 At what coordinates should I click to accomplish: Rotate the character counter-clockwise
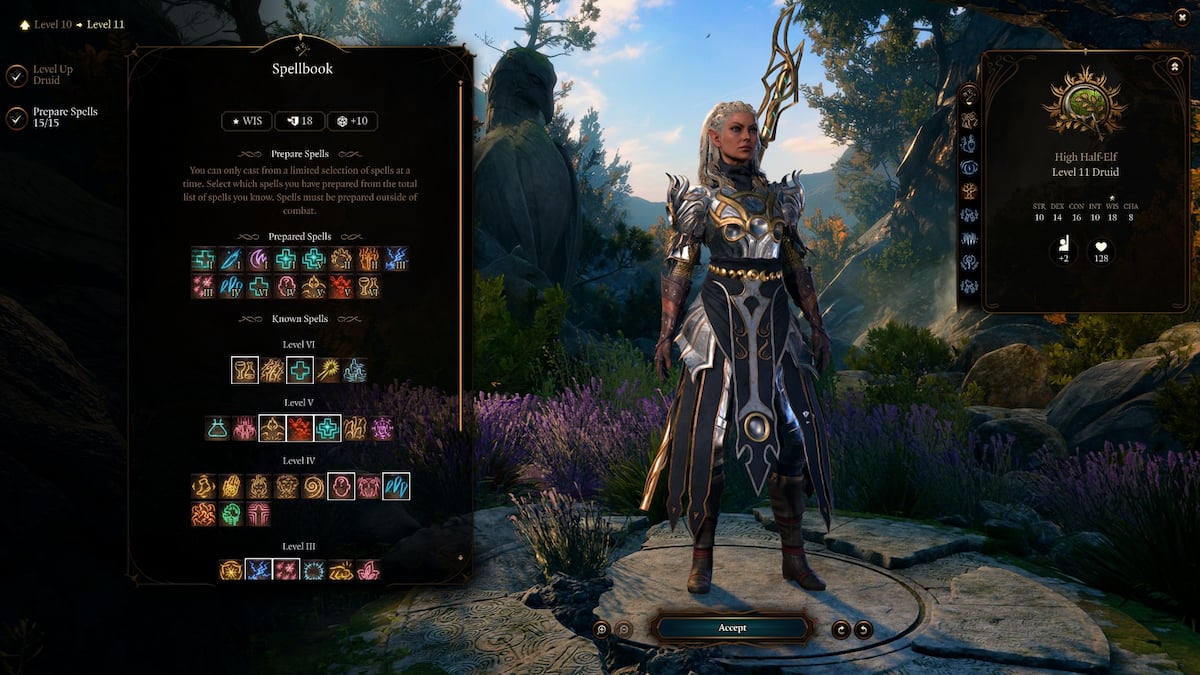863,629
